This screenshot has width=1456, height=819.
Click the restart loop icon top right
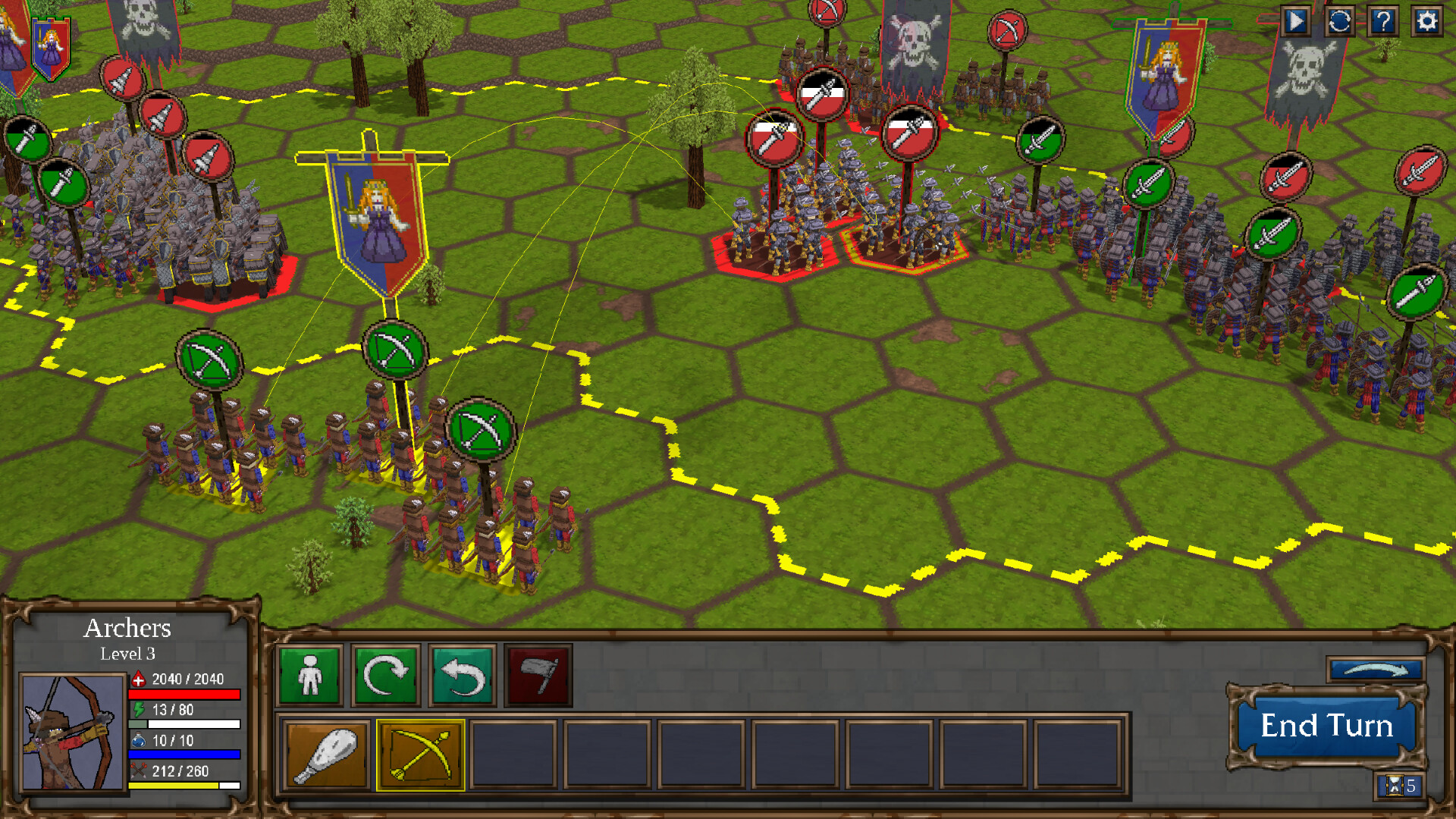[x=1341, y=22]
